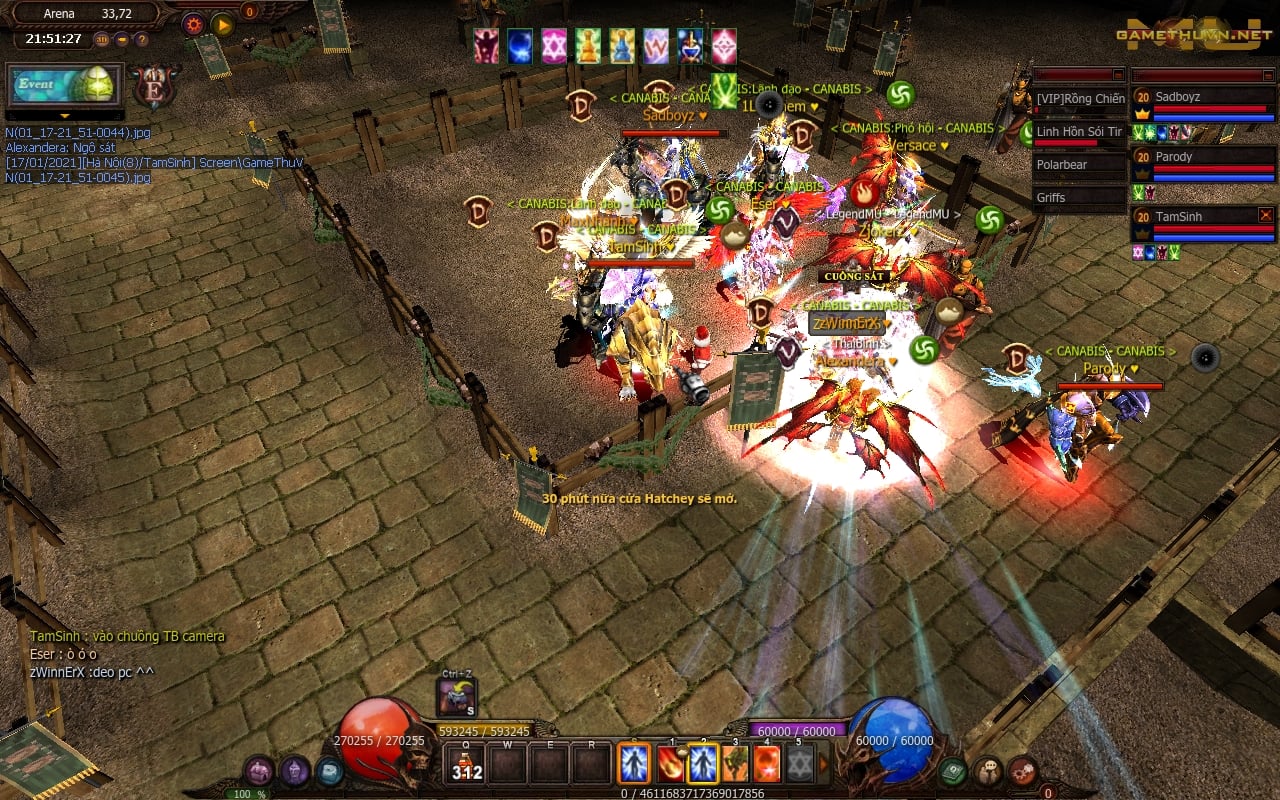Image resolution: width=1280 pixels, height=800 pixels.
Task: Expand the arrow below the Event banner
Action: click(65, 116)
